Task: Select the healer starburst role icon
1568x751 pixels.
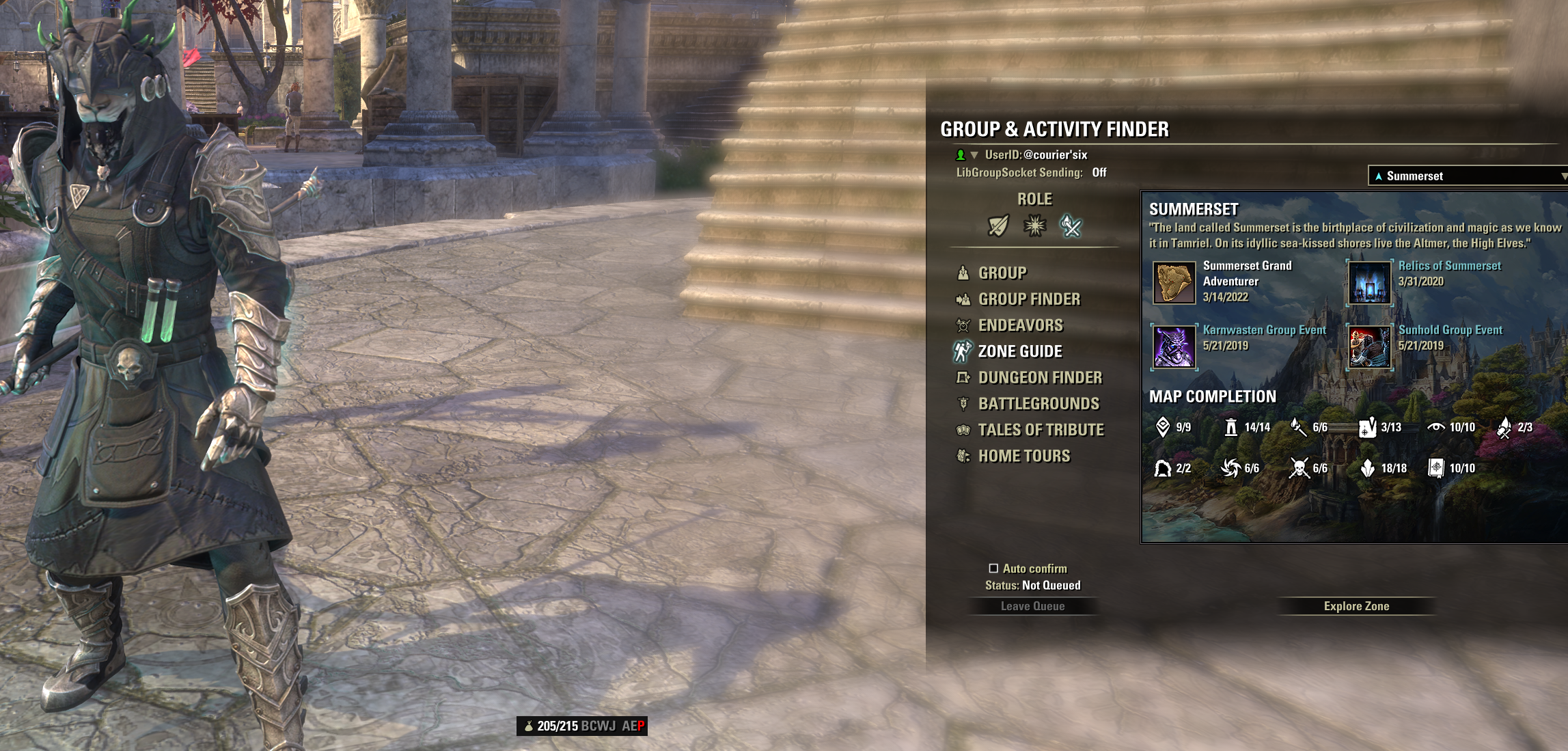Action: pos(1034,226)
